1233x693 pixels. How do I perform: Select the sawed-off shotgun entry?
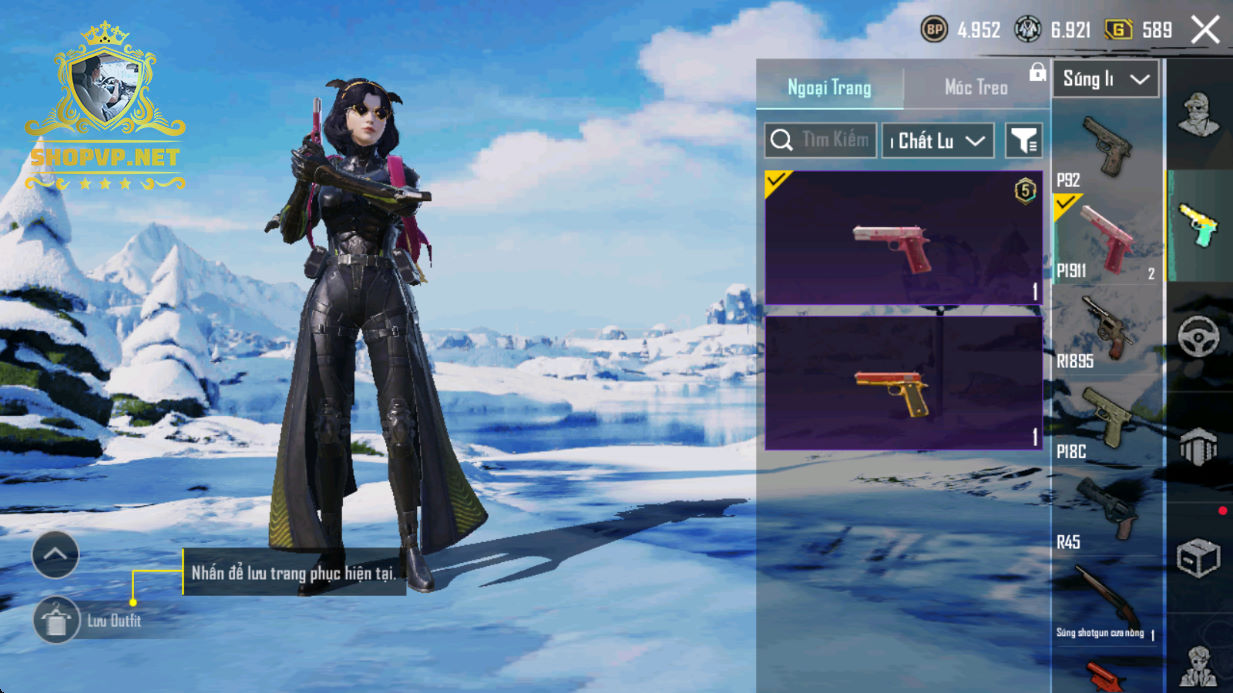pos(1106,602)
